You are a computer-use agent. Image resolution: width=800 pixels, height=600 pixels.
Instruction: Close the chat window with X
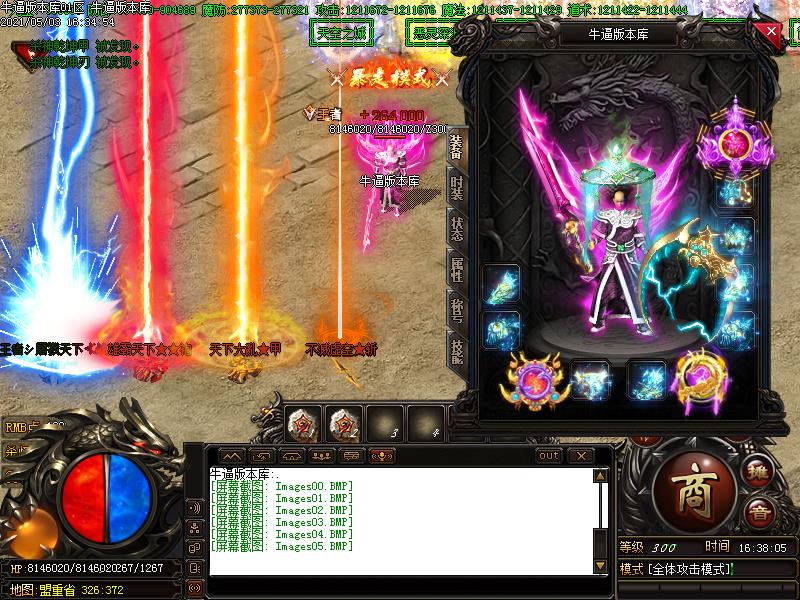coord(578,456)
